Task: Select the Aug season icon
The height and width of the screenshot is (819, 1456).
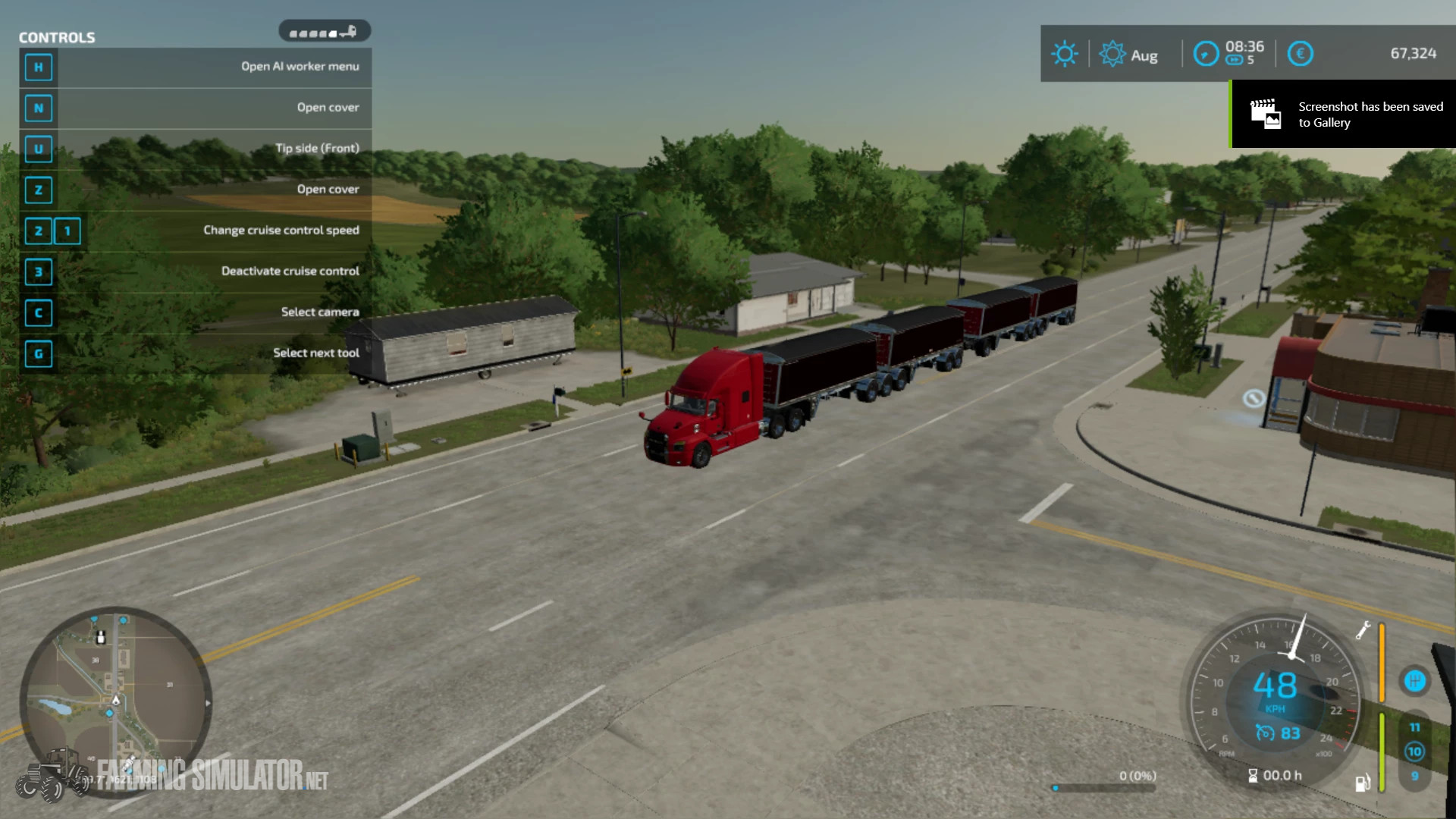Action: (1112, 53)
